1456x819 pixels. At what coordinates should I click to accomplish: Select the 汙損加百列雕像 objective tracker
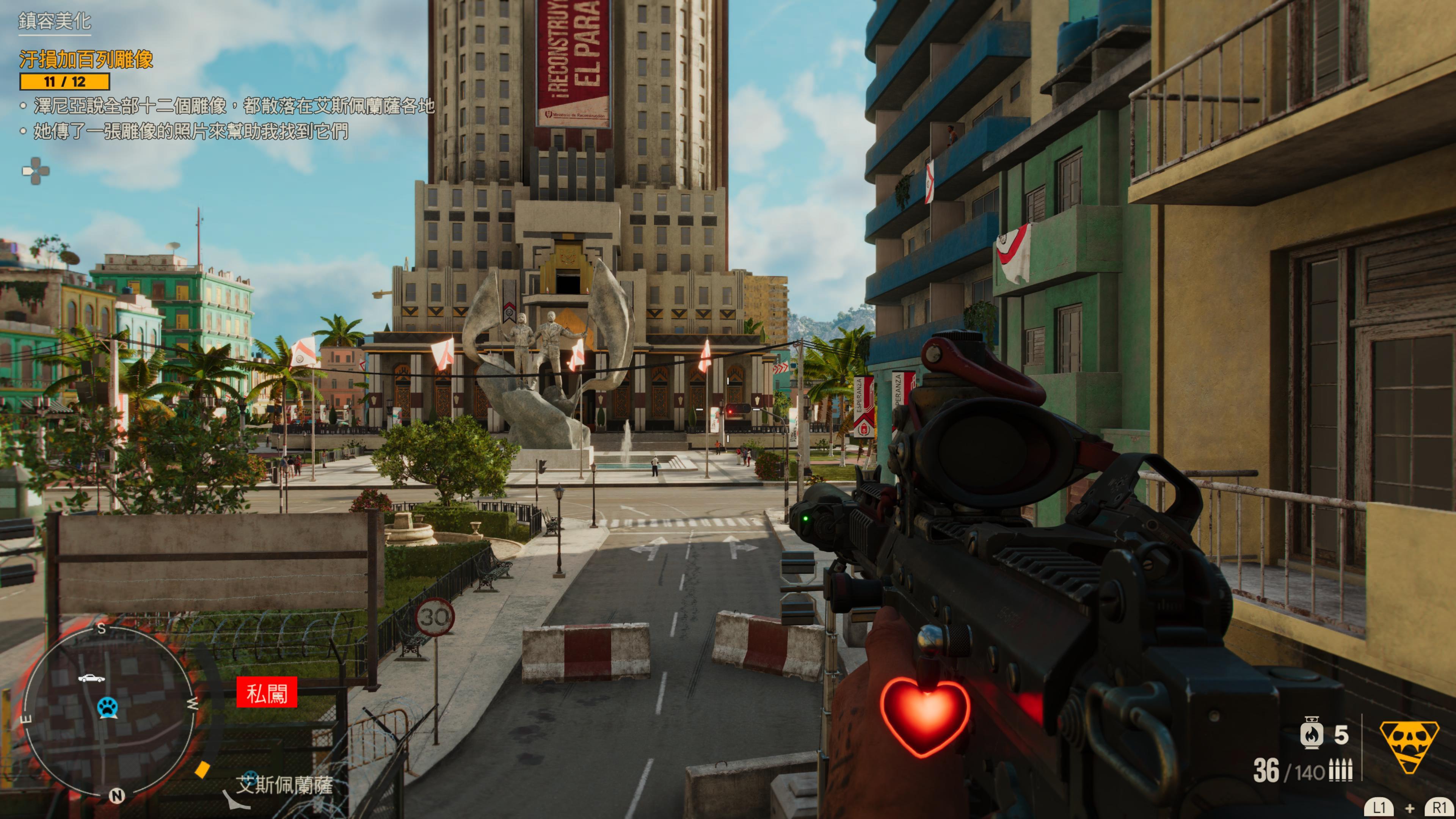point(86,60)
